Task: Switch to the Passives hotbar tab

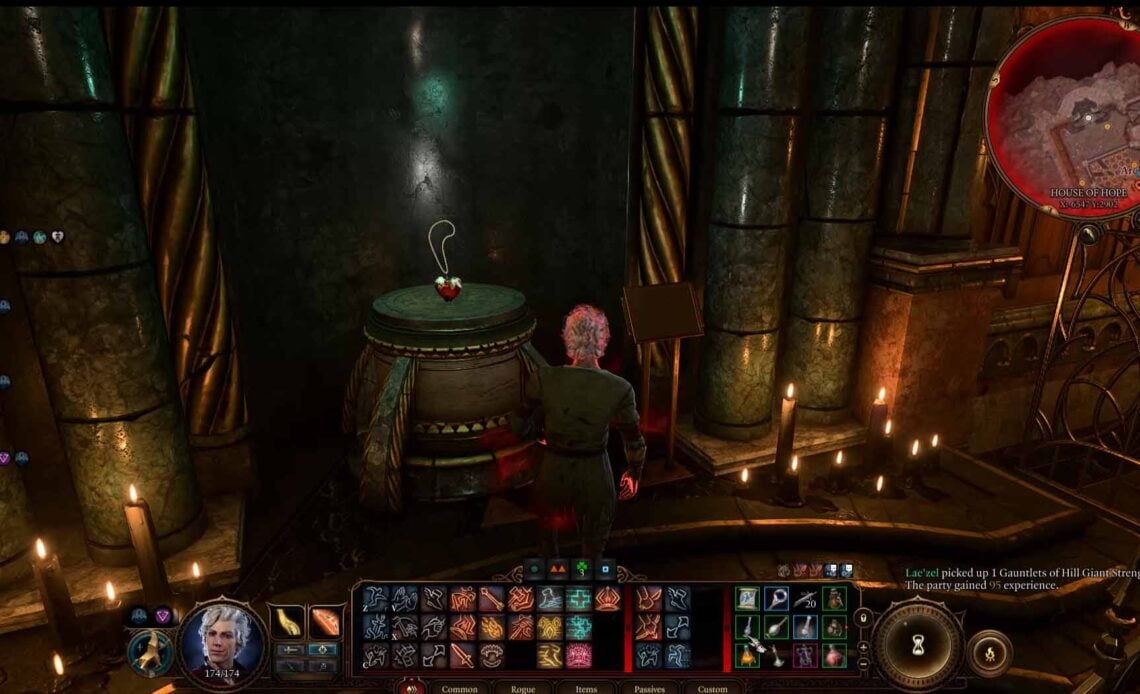Action: click(x=649, y=688)
